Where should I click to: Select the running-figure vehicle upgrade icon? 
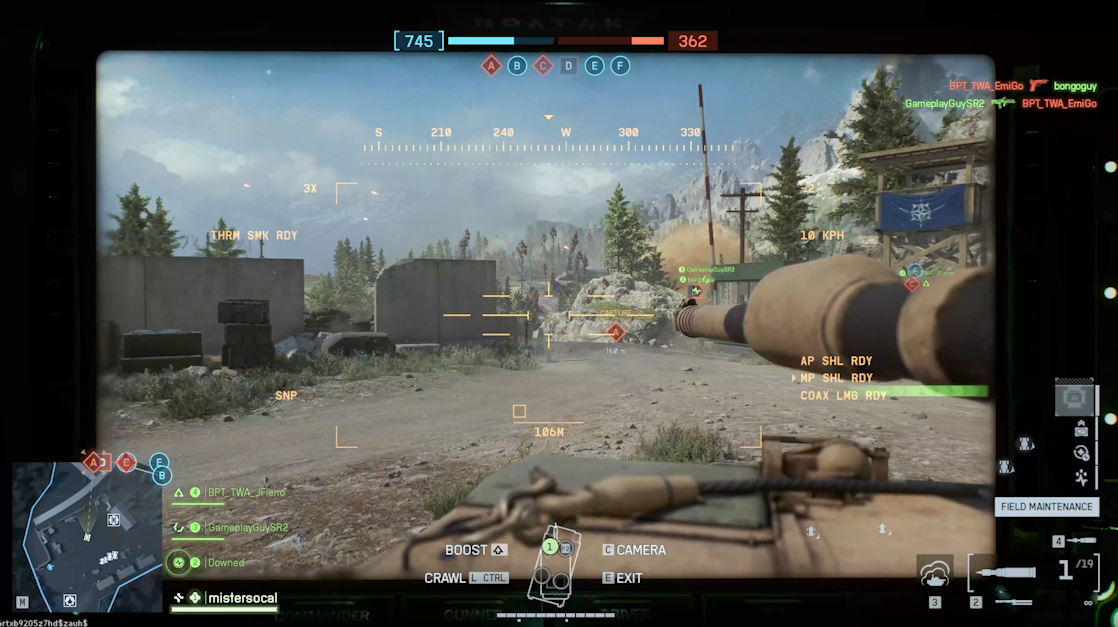click(1081, 477)
